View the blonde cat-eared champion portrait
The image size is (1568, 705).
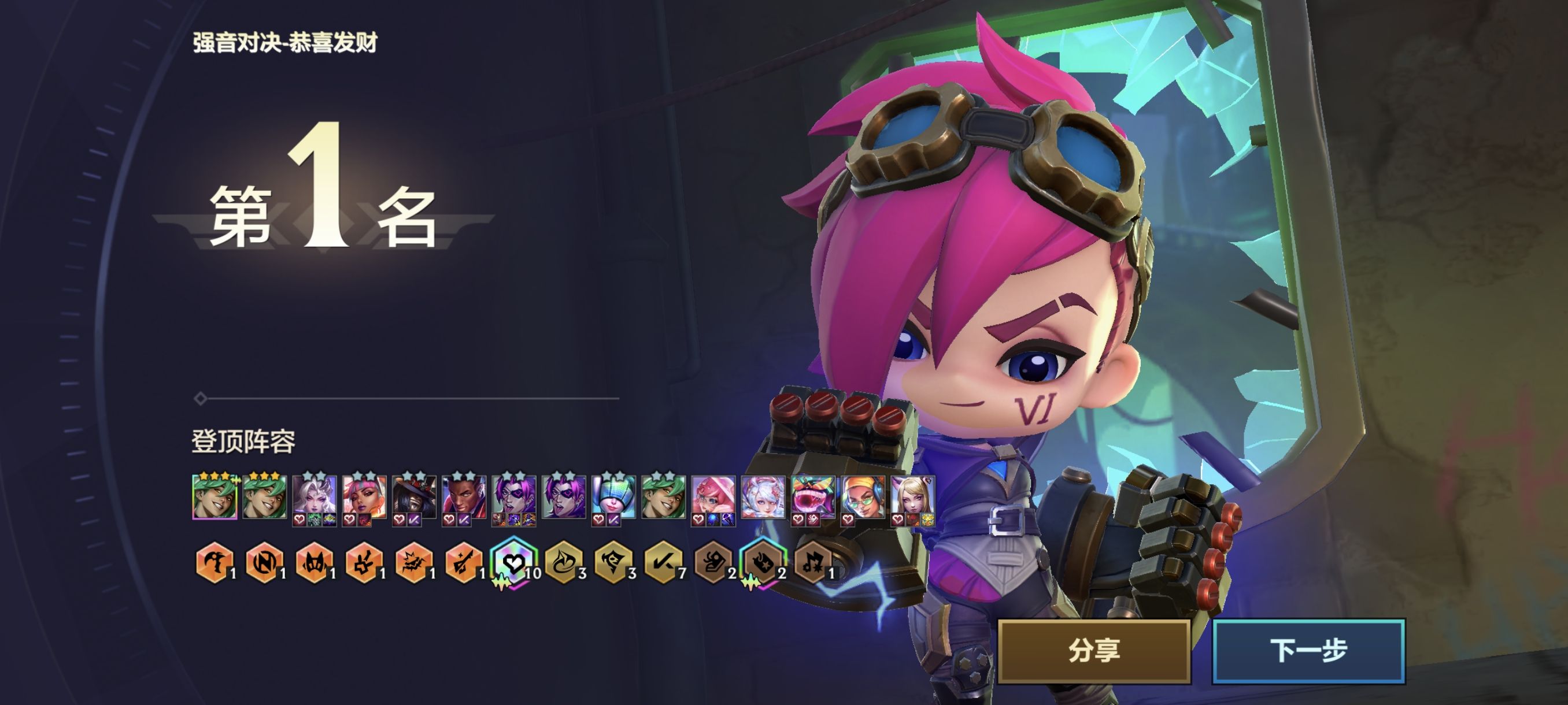(913, 496)
